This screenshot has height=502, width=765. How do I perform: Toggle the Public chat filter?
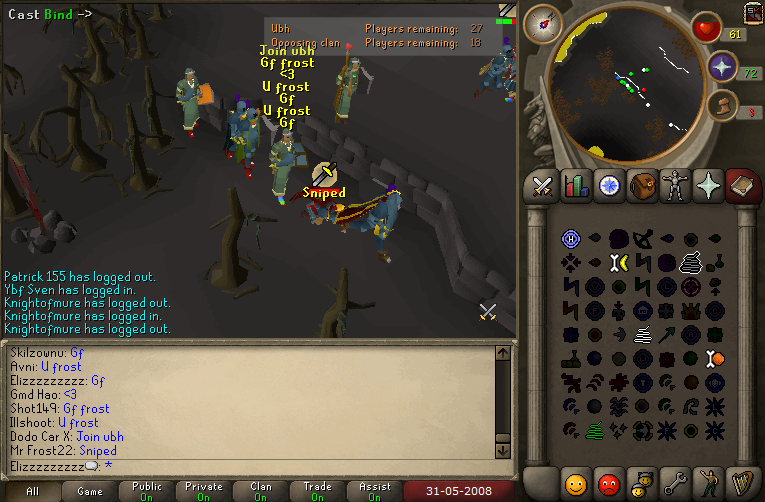click(x=147, y=492)
